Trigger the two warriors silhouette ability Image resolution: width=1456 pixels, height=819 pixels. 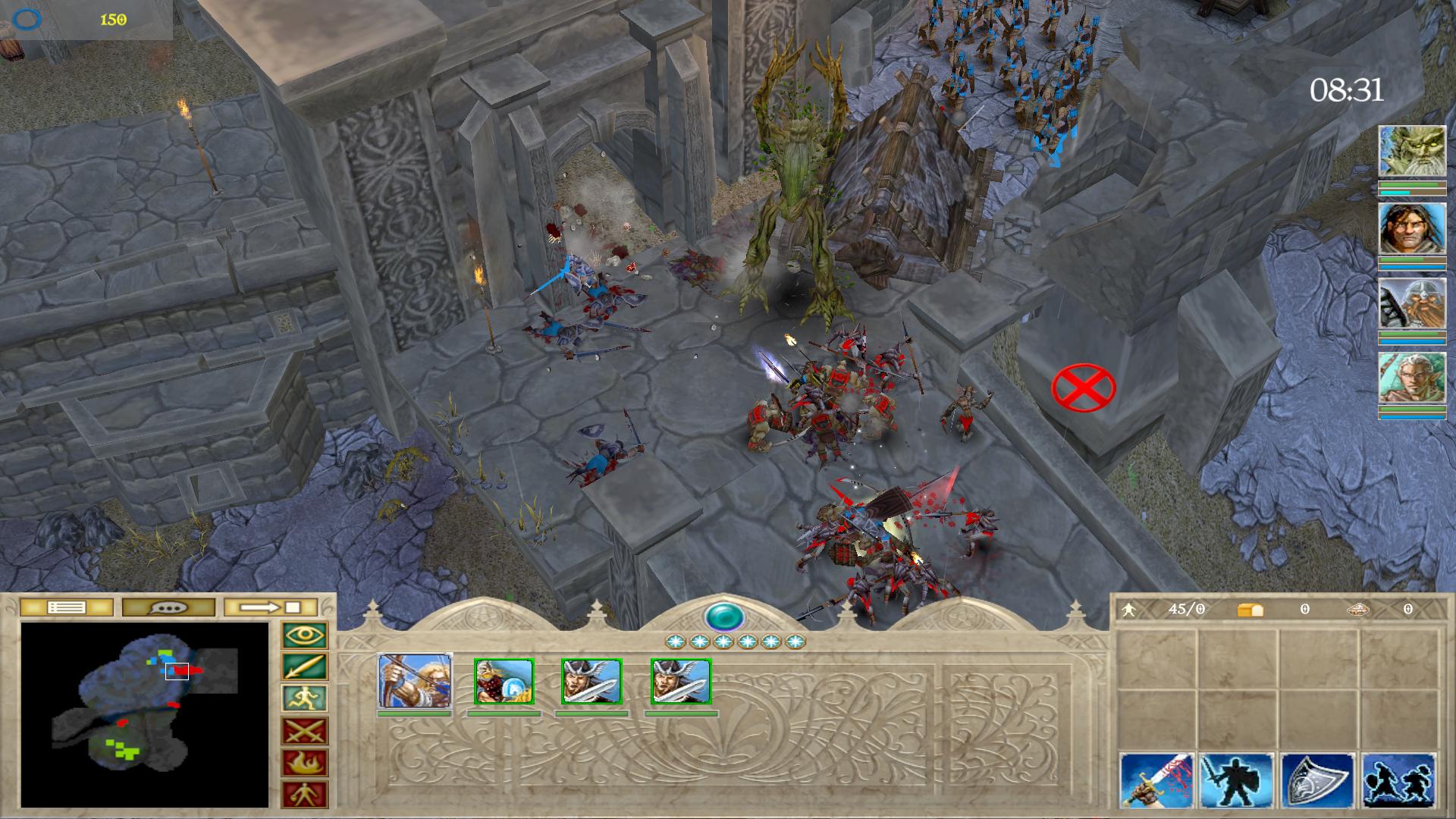(1398, 781)
